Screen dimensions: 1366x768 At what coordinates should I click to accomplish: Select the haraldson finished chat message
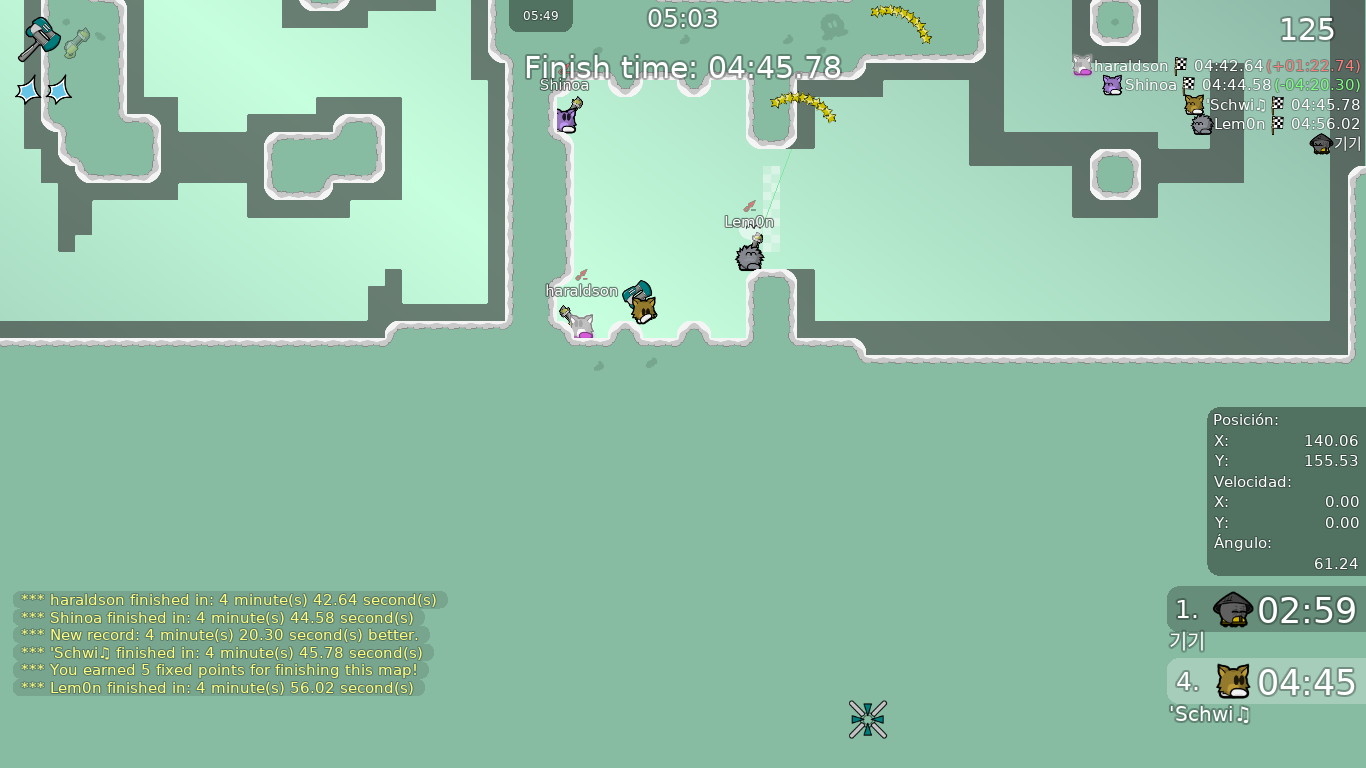pyautogui.click(x=229, y=600)
